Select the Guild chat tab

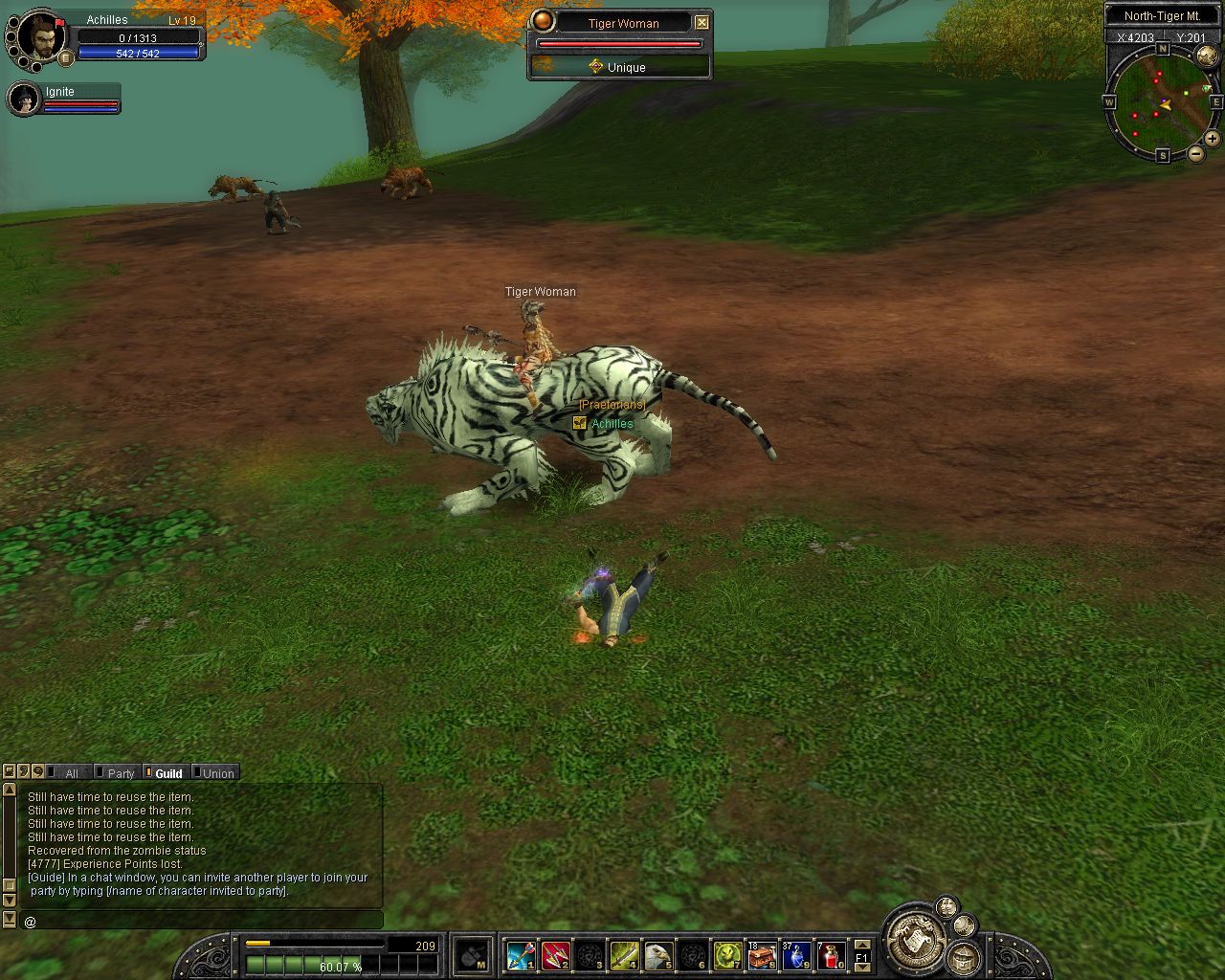pos(168,773)
